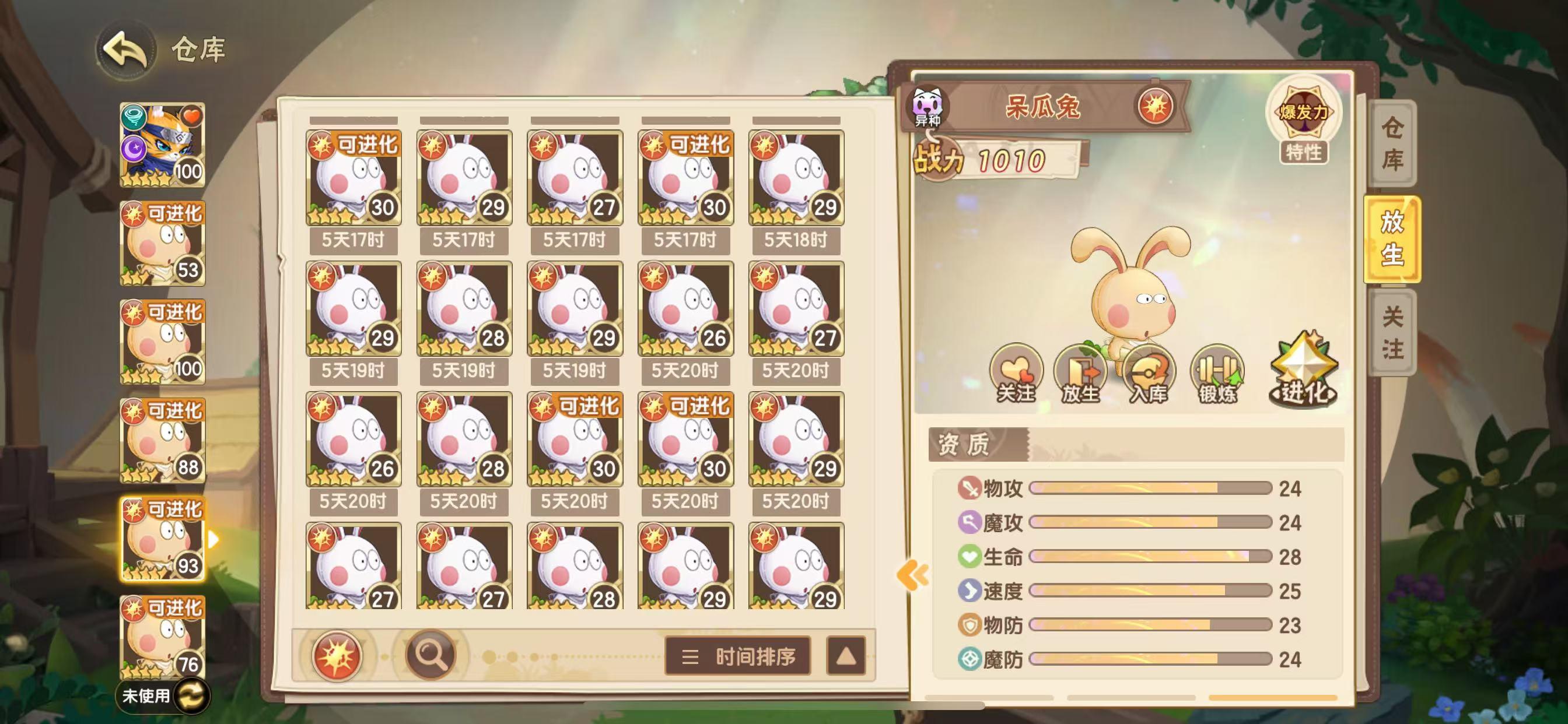Click the back arrow next to 仓库 title
Viewport: 1568px width, 724px height.
124,50
